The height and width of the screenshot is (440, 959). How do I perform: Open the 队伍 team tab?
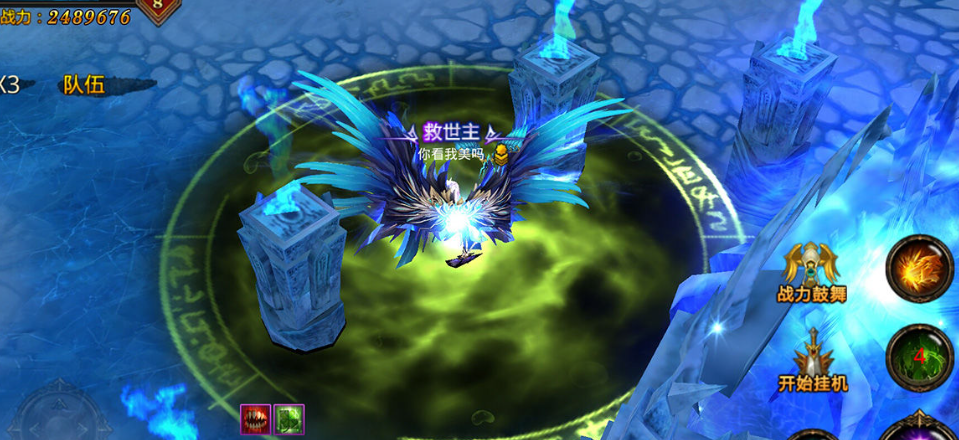[84, 85]
